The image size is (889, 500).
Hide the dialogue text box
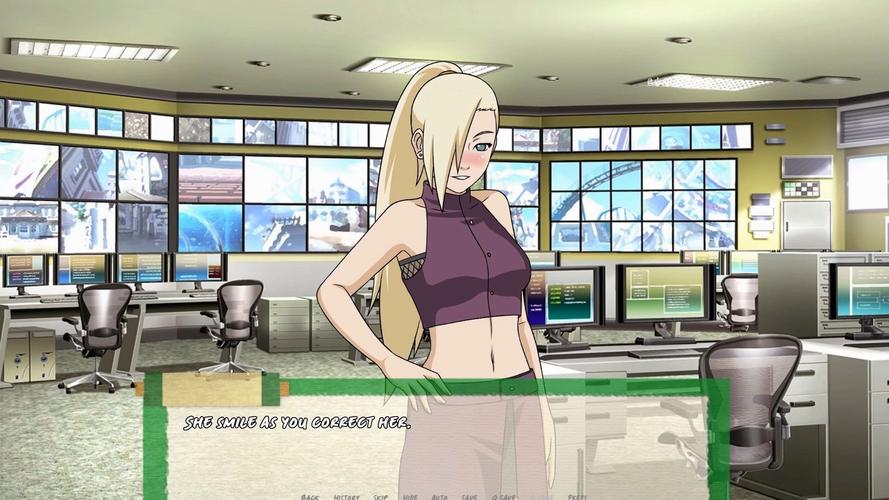click(x=410, y=496)
